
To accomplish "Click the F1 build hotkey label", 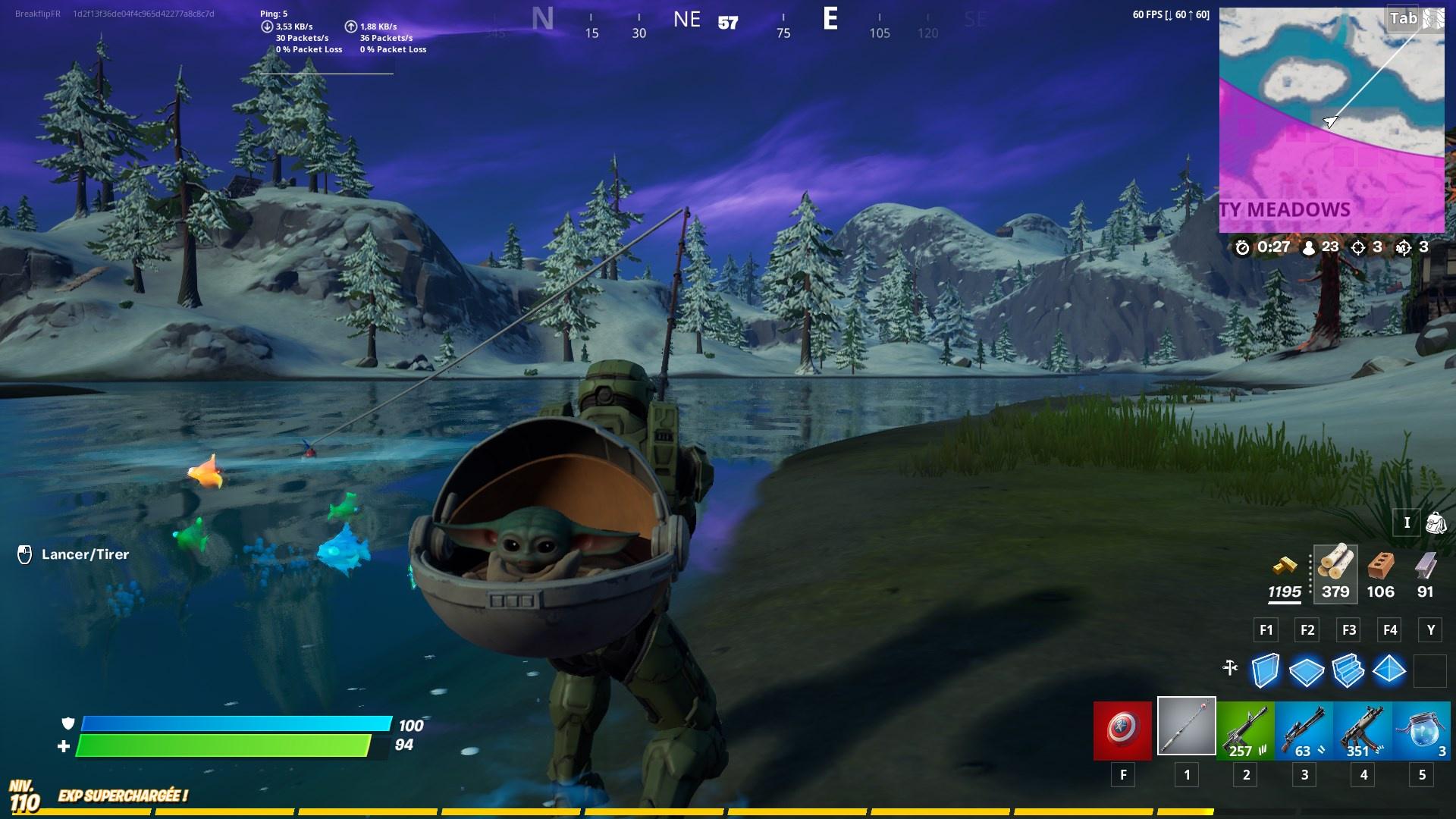I will click(1265, 629).
